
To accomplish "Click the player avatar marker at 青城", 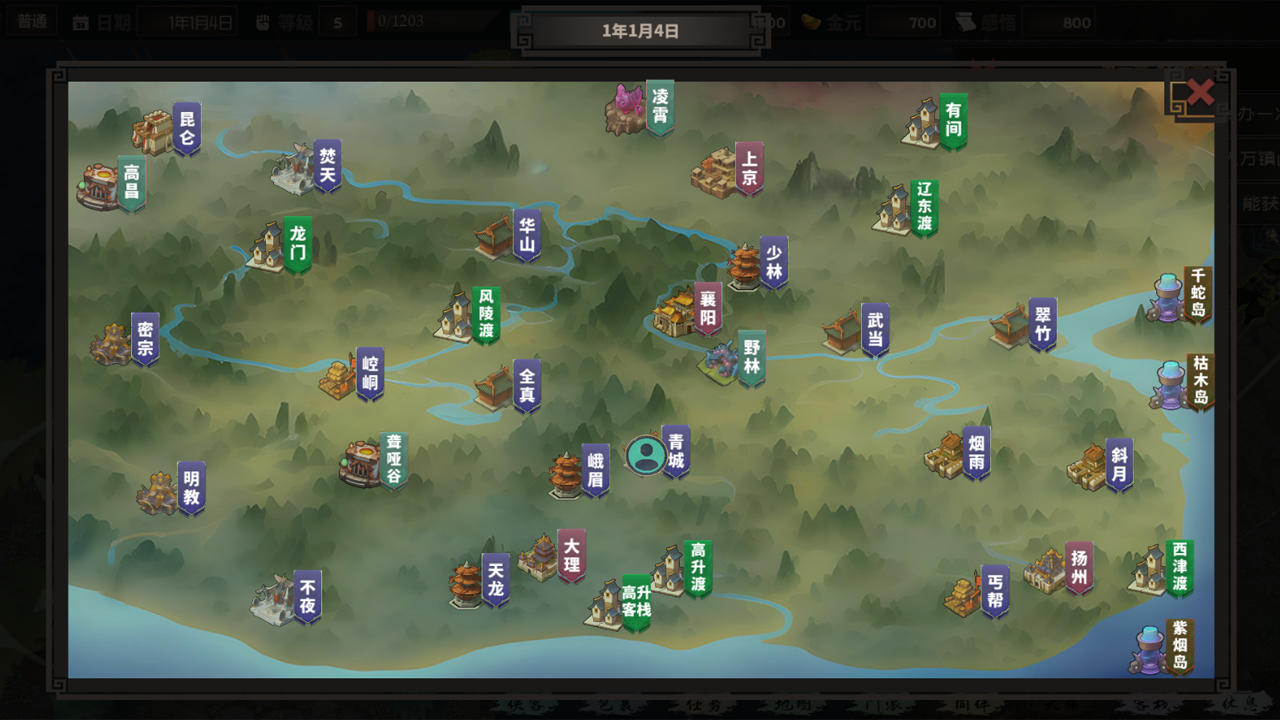I will pyautogui.click(x=646, y=455).
